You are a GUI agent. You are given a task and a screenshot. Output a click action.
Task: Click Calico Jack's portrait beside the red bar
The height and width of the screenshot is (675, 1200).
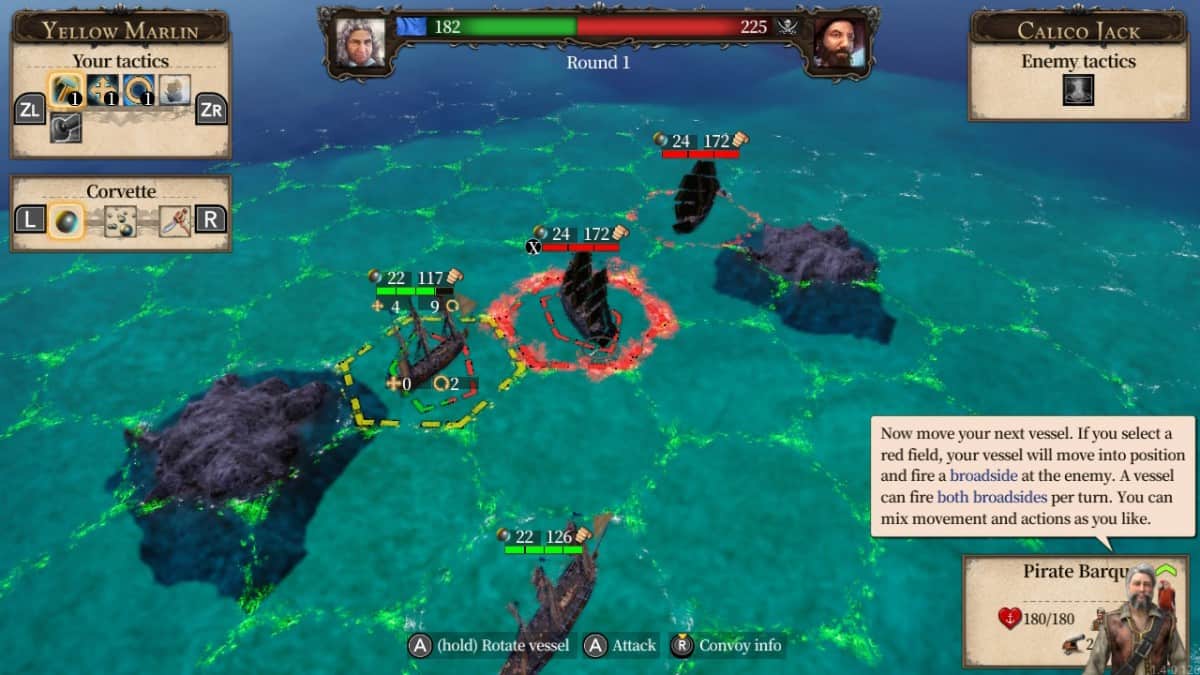coord(838,42)
